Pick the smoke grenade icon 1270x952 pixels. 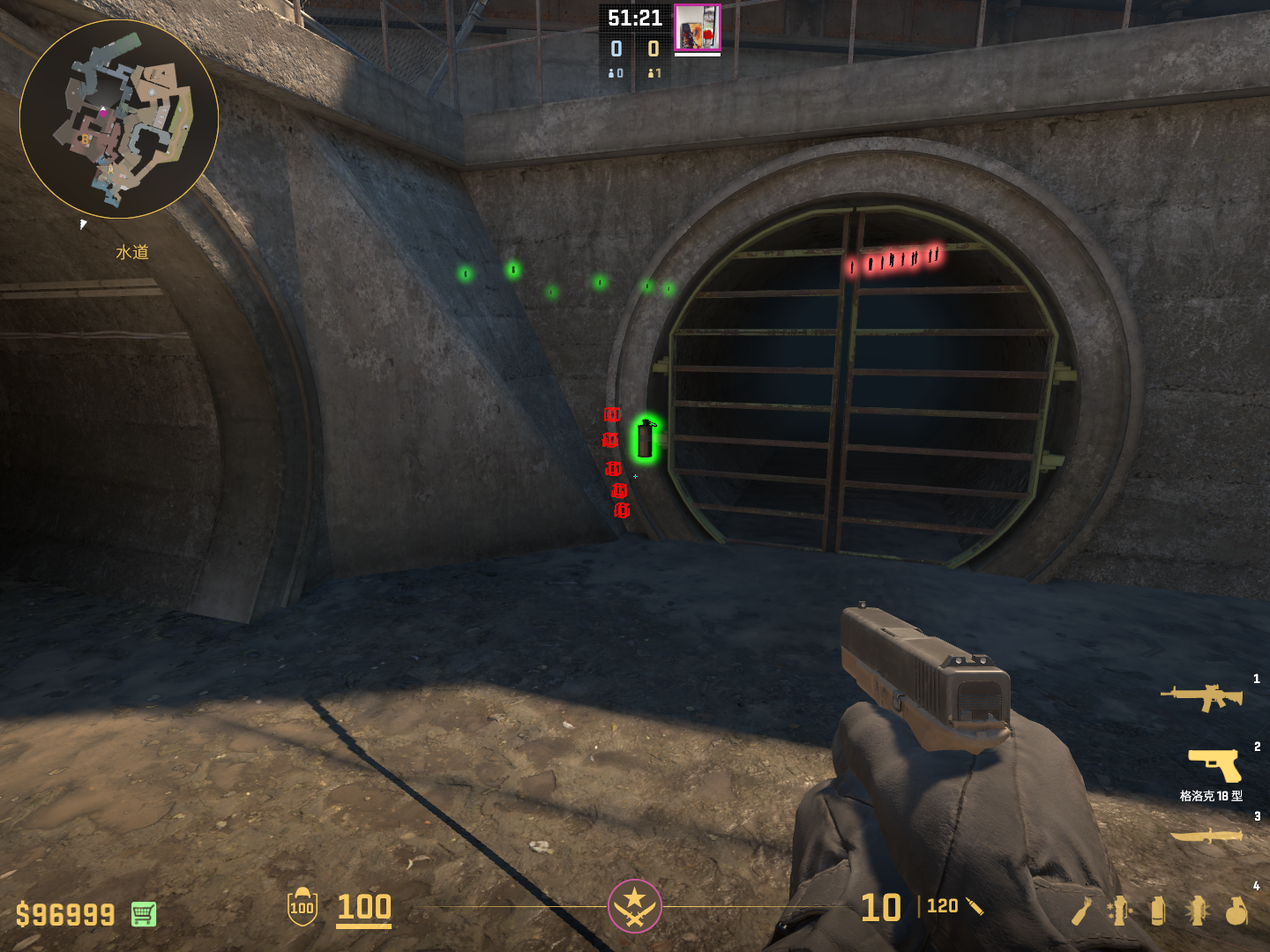point(1158,911)
